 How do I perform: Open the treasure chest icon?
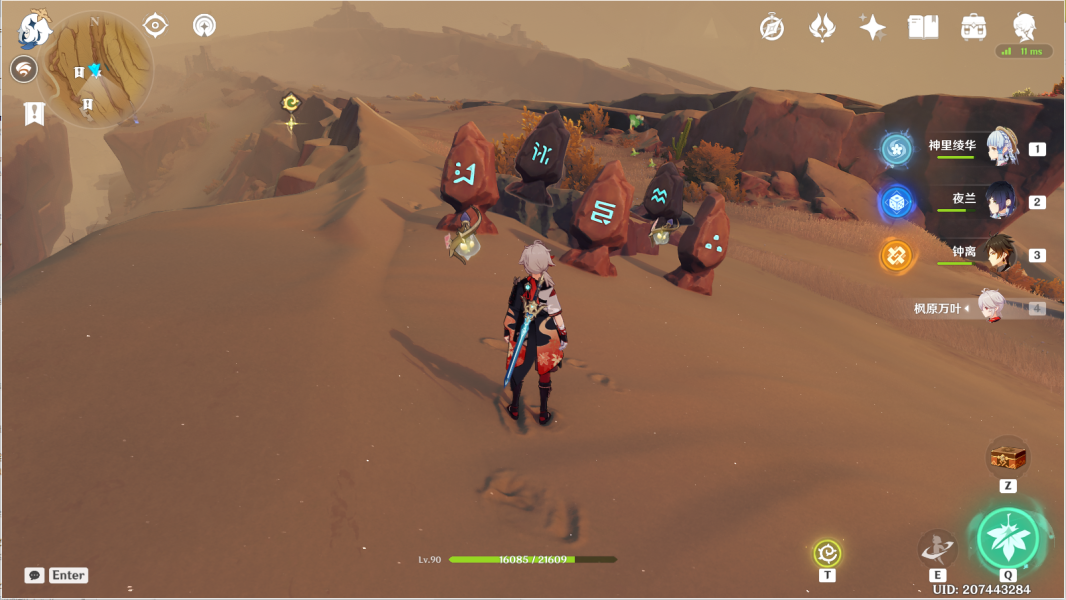[x=1007, y=458]
